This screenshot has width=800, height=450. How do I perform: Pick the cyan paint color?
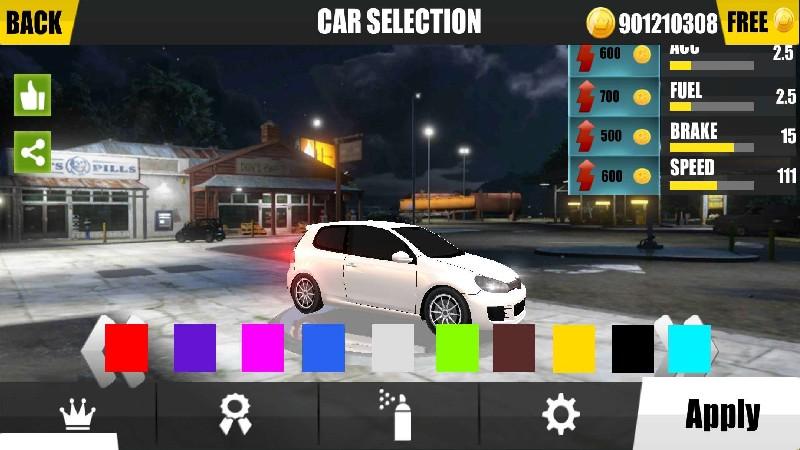pyautogui.click(x=689, y=348)
